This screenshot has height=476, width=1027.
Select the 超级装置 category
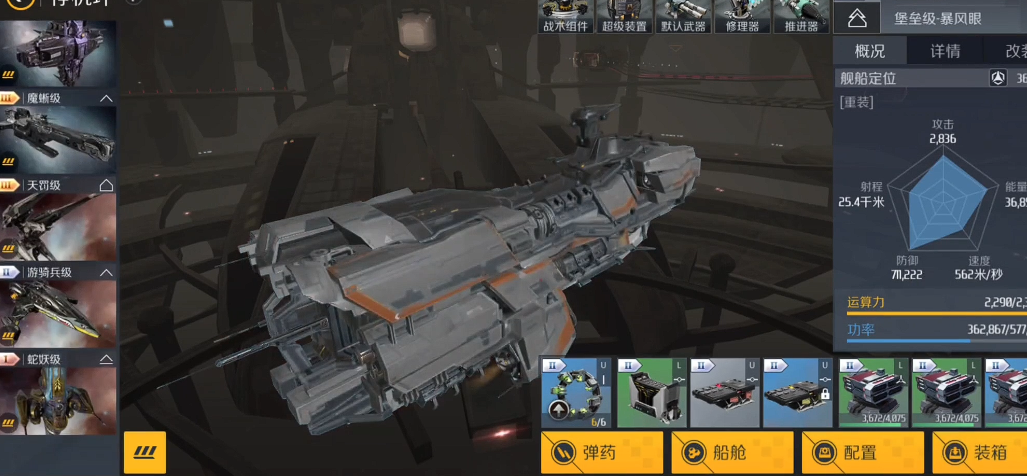(x=624, y=17)
